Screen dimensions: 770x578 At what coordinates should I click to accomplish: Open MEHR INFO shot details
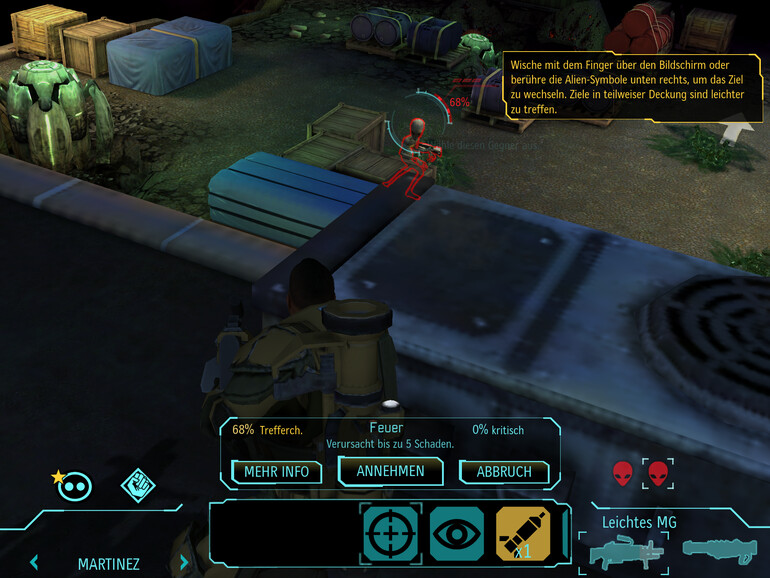click(x=277, y=471)
